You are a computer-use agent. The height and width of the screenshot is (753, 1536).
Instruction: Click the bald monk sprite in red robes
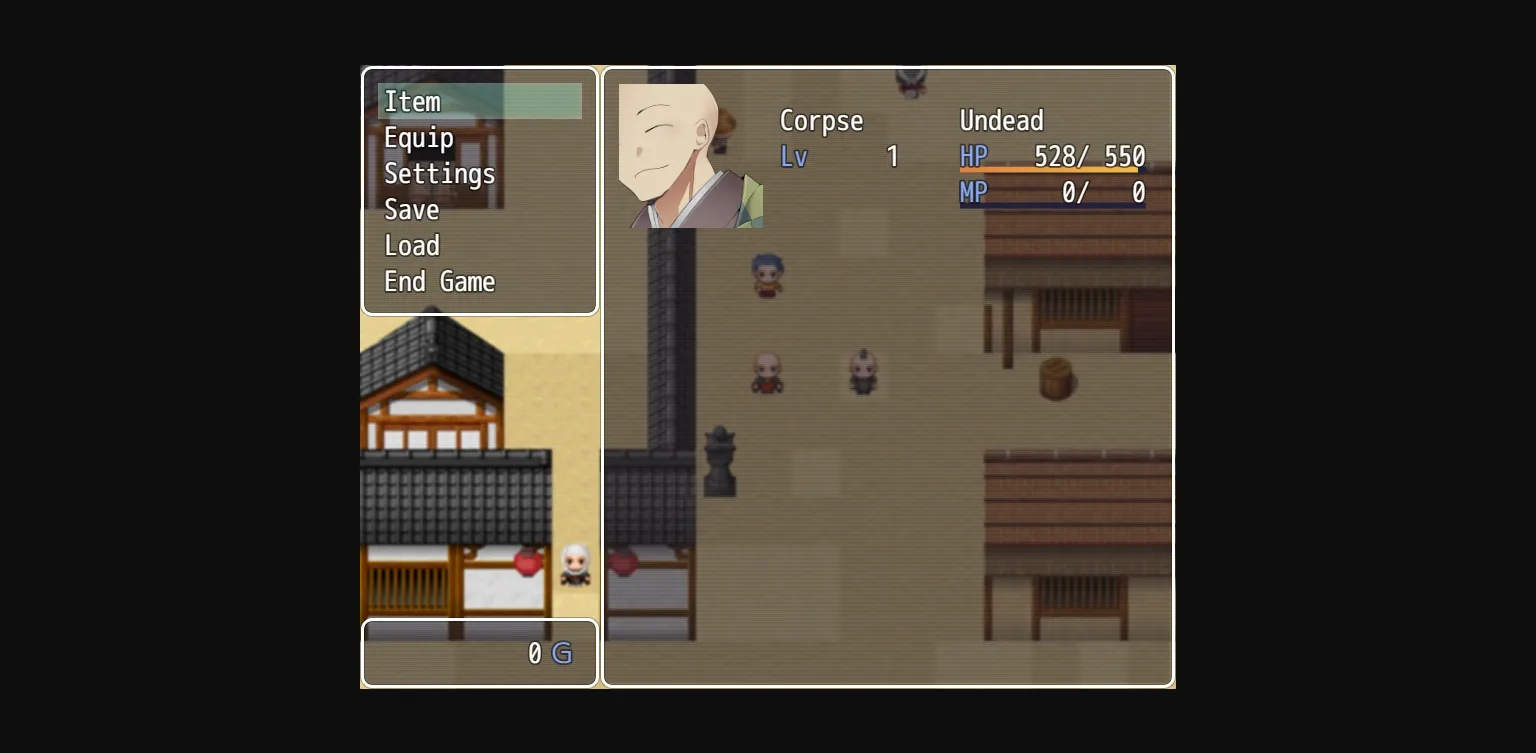(766, 373)
